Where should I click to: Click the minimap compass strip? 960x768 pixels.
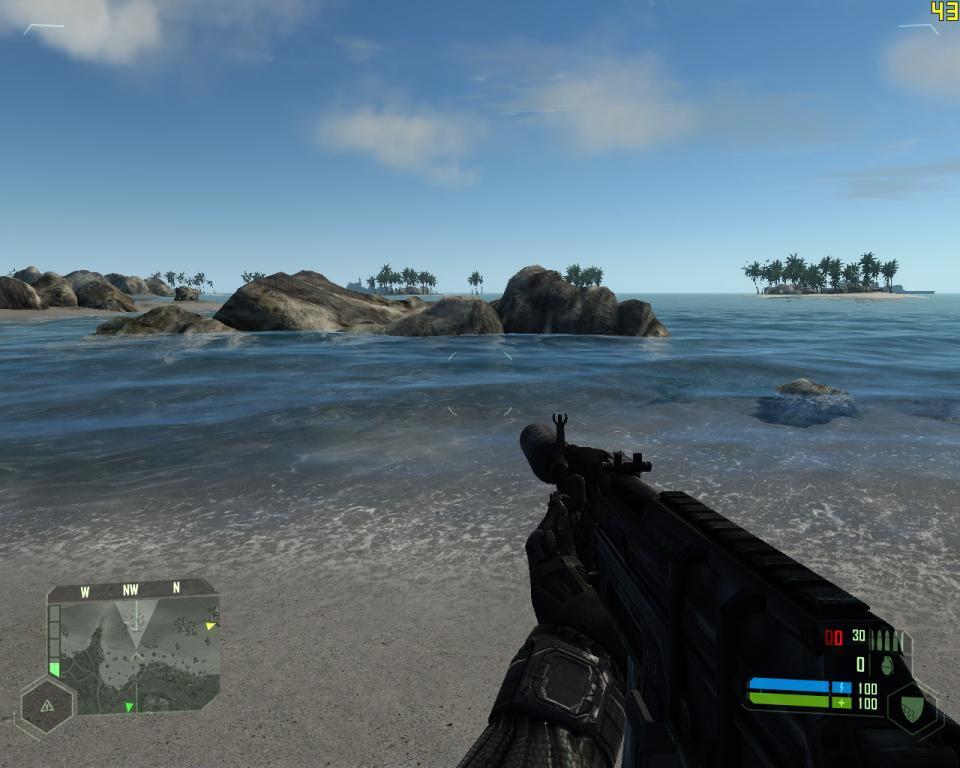tap(131, 590)
